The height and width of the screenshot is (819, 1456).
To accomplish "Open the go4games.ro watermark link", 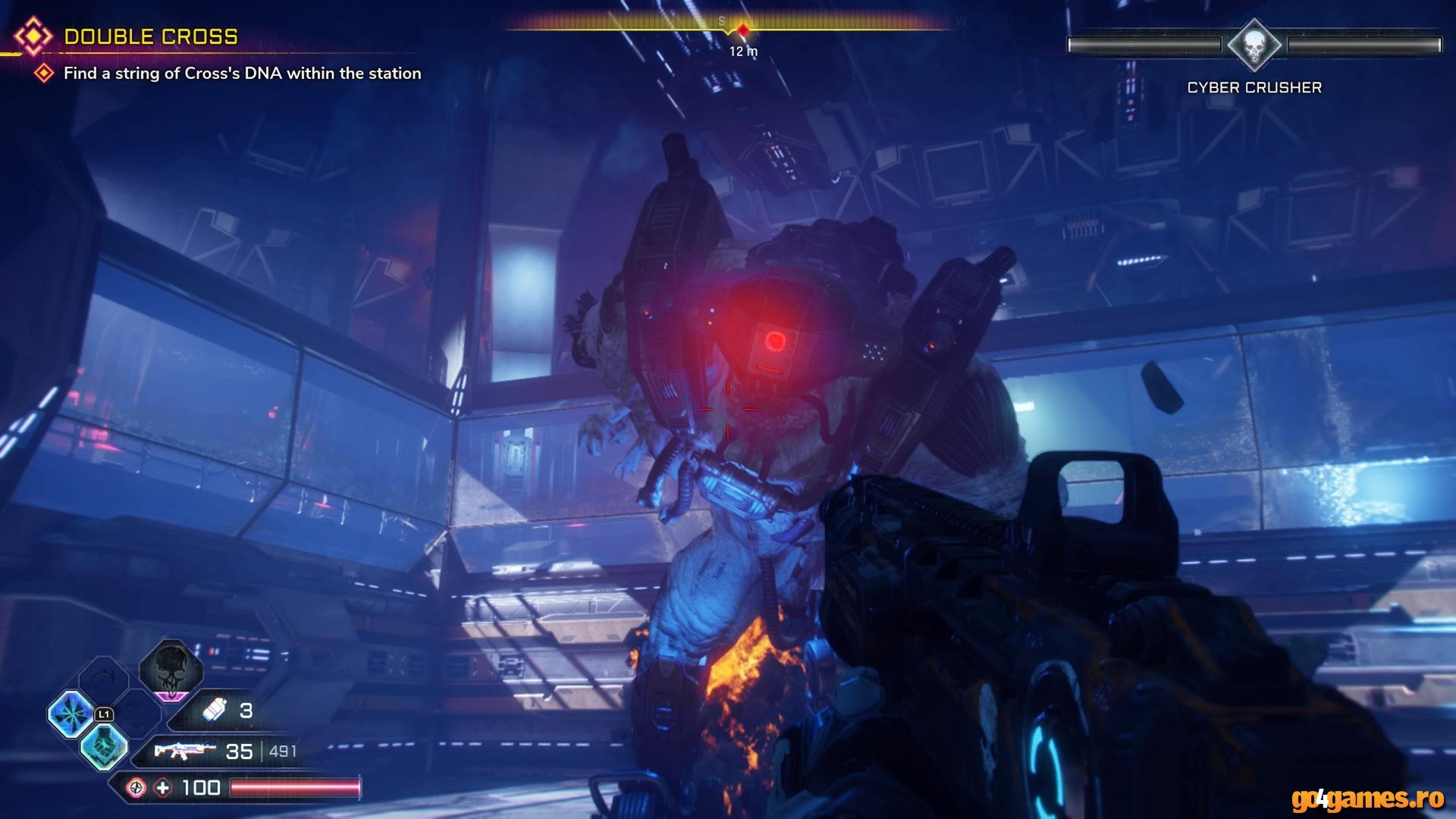I will (1367, 799).
